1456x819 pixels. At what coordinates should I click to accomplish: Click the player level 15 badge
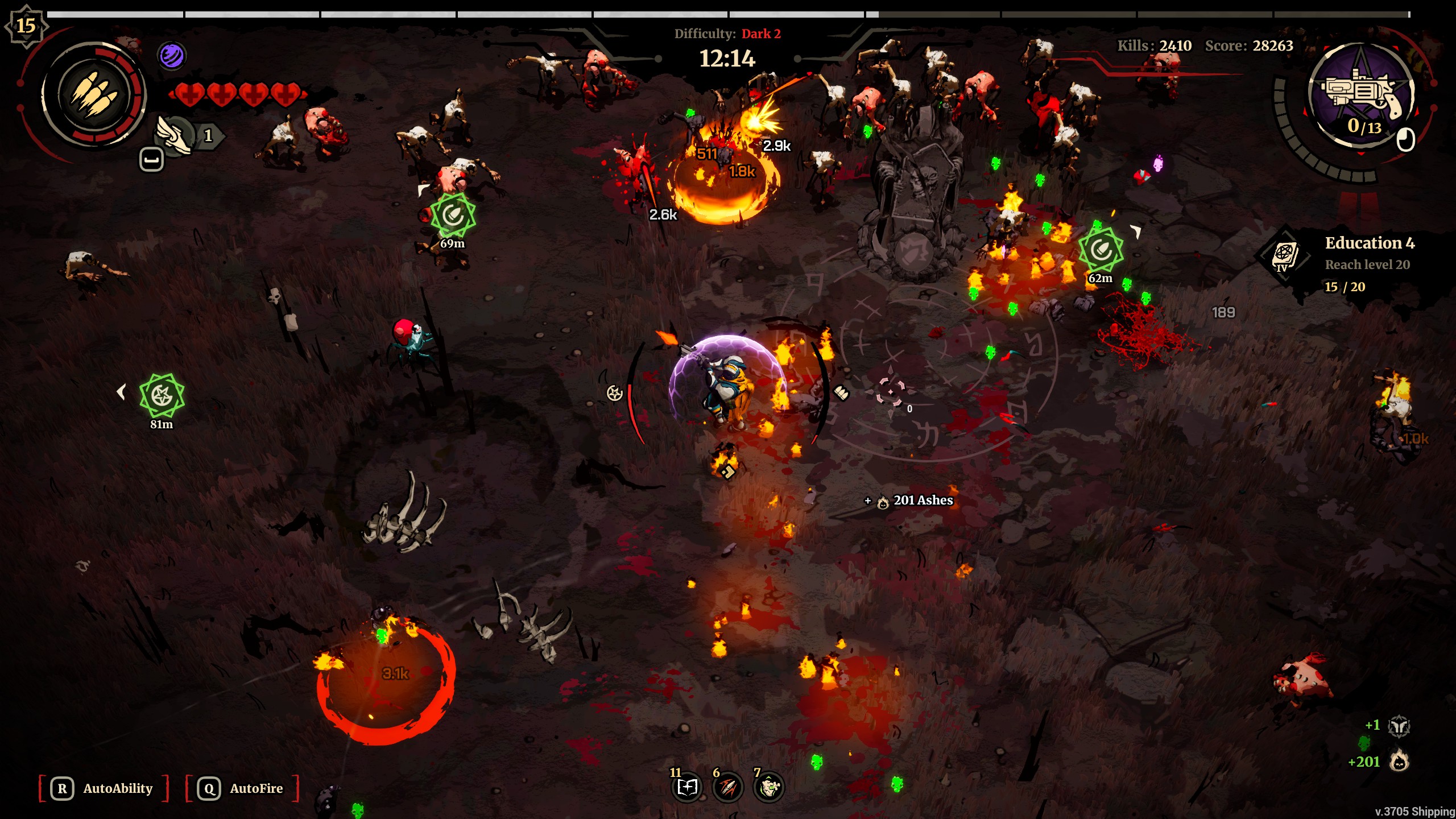tap(26, 26)
